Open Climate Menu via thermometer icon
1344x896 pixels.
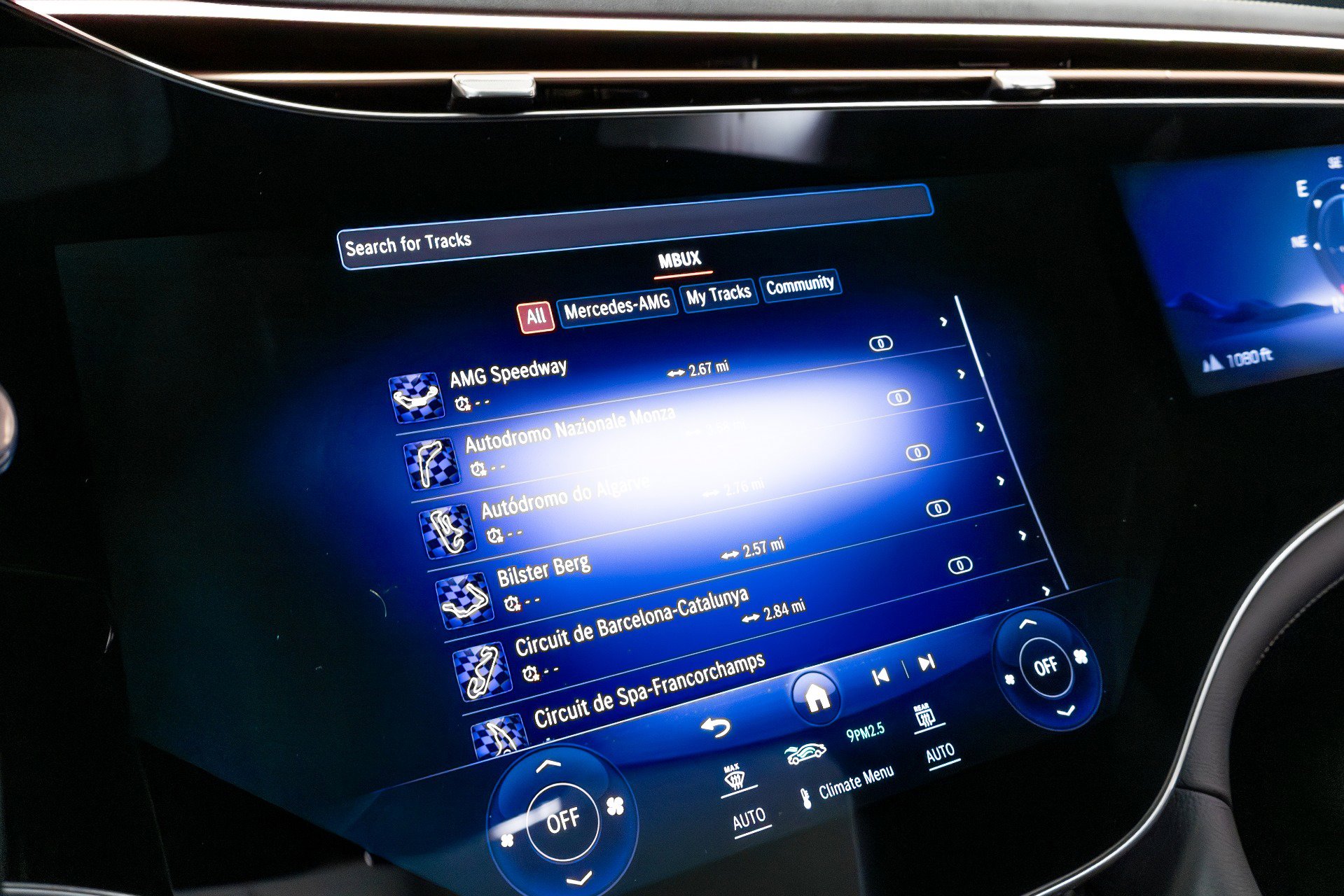pos(807,799)
